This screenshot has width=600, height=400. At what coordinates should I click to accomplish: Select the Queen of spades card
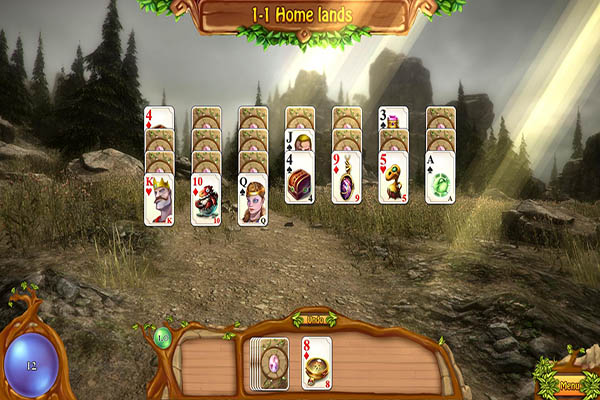point(253,200)
